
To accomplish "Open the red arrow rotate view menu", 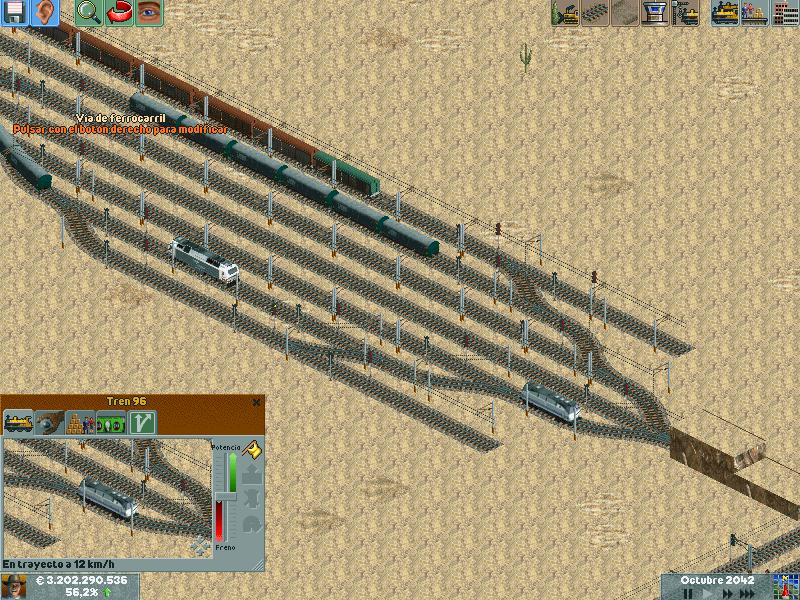I will (118, 12).
